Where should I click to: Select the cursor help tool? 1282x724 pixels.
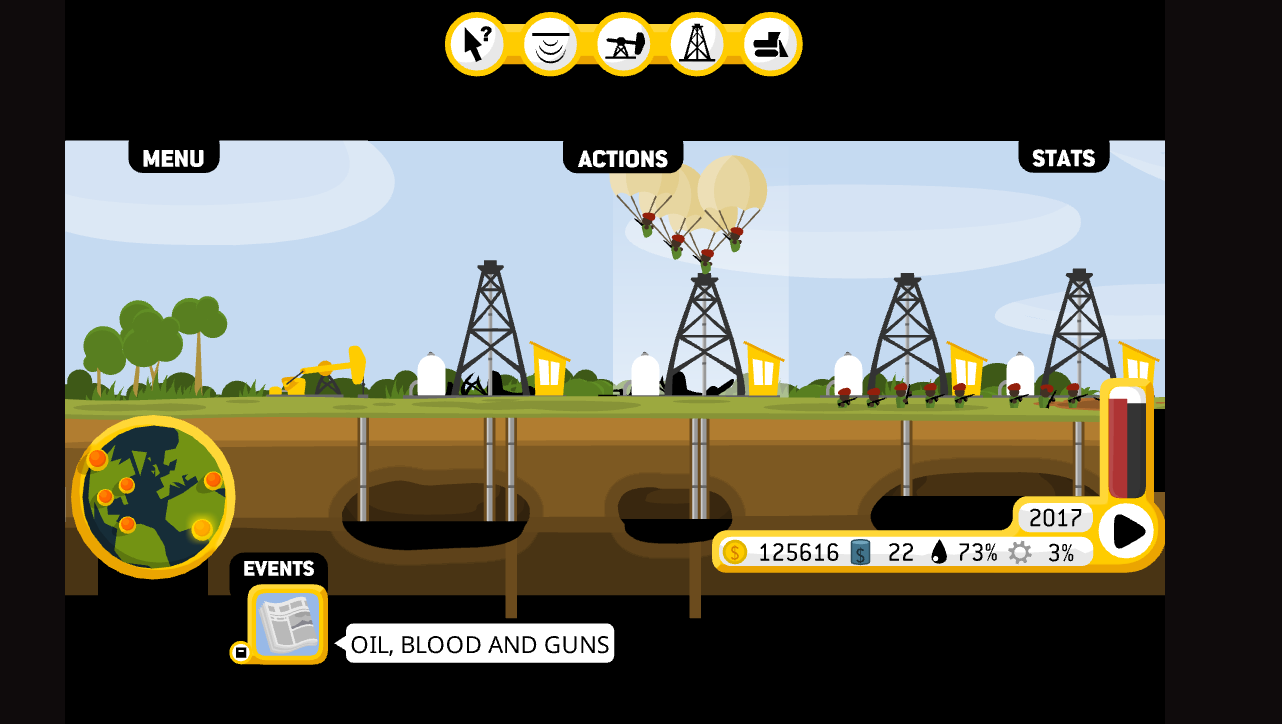click(476, 44)
